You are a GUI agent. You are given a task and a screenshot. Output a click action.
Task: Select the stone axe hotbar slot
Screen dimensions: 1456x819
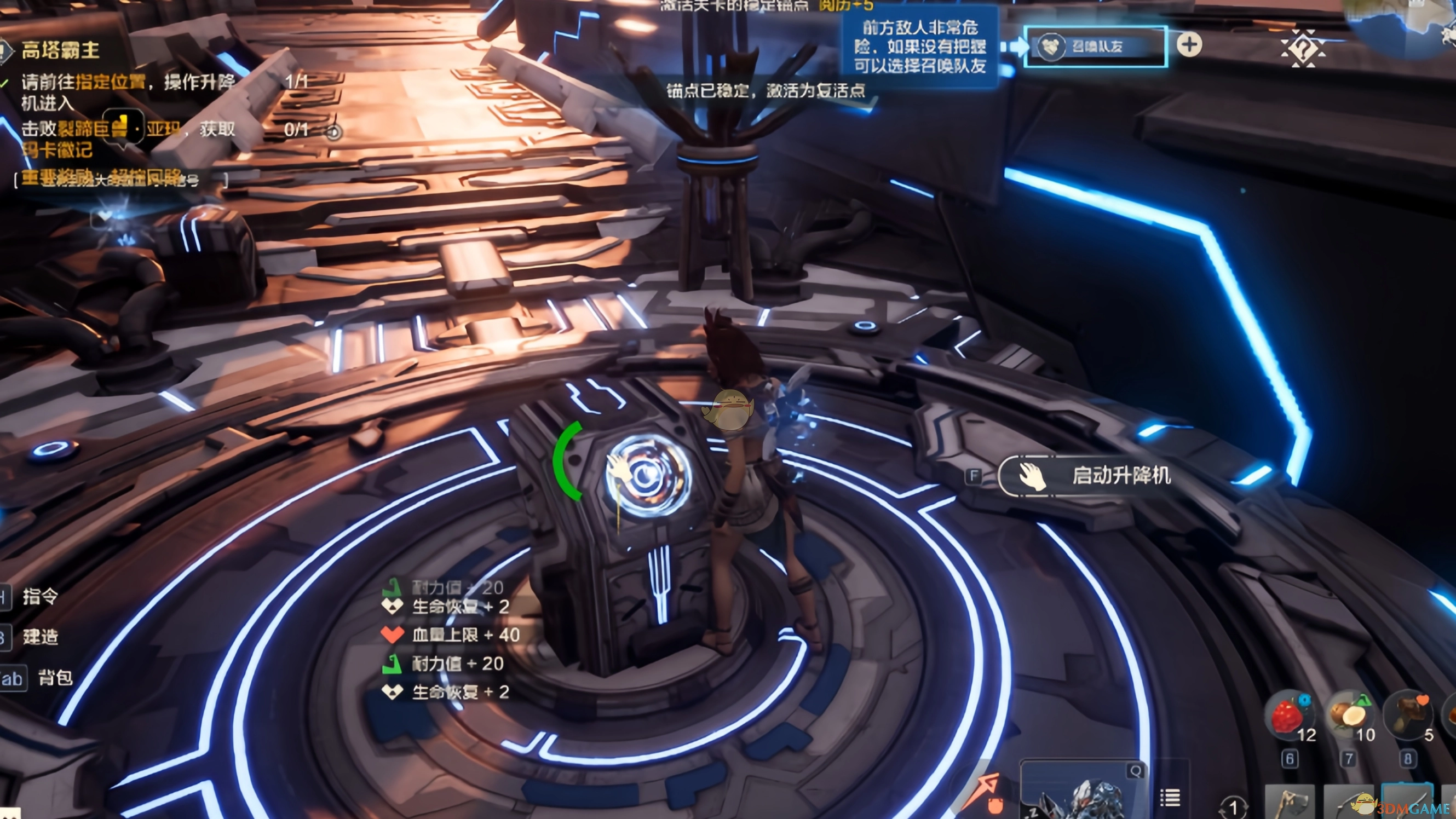pyautogui.click(x=1290, y=803)
